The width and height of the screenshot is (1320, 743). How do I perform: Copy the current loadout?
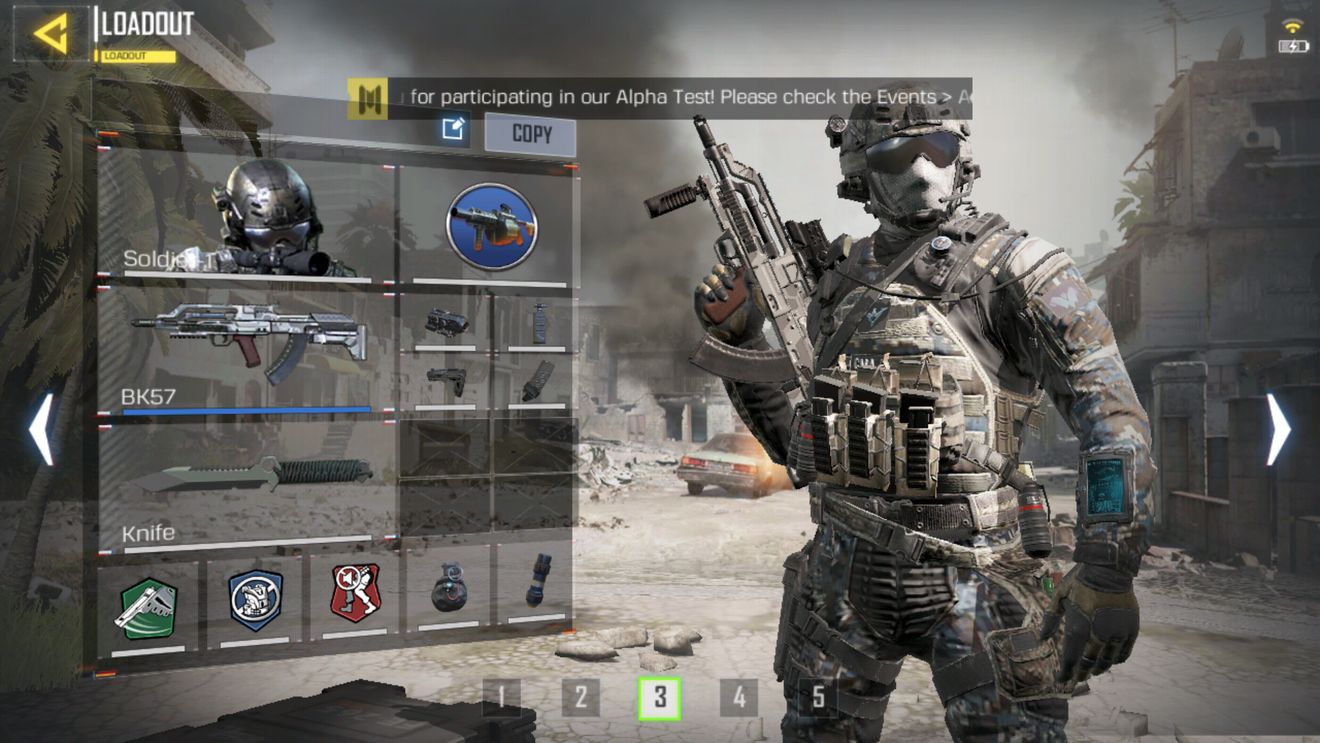coord(531,133)
